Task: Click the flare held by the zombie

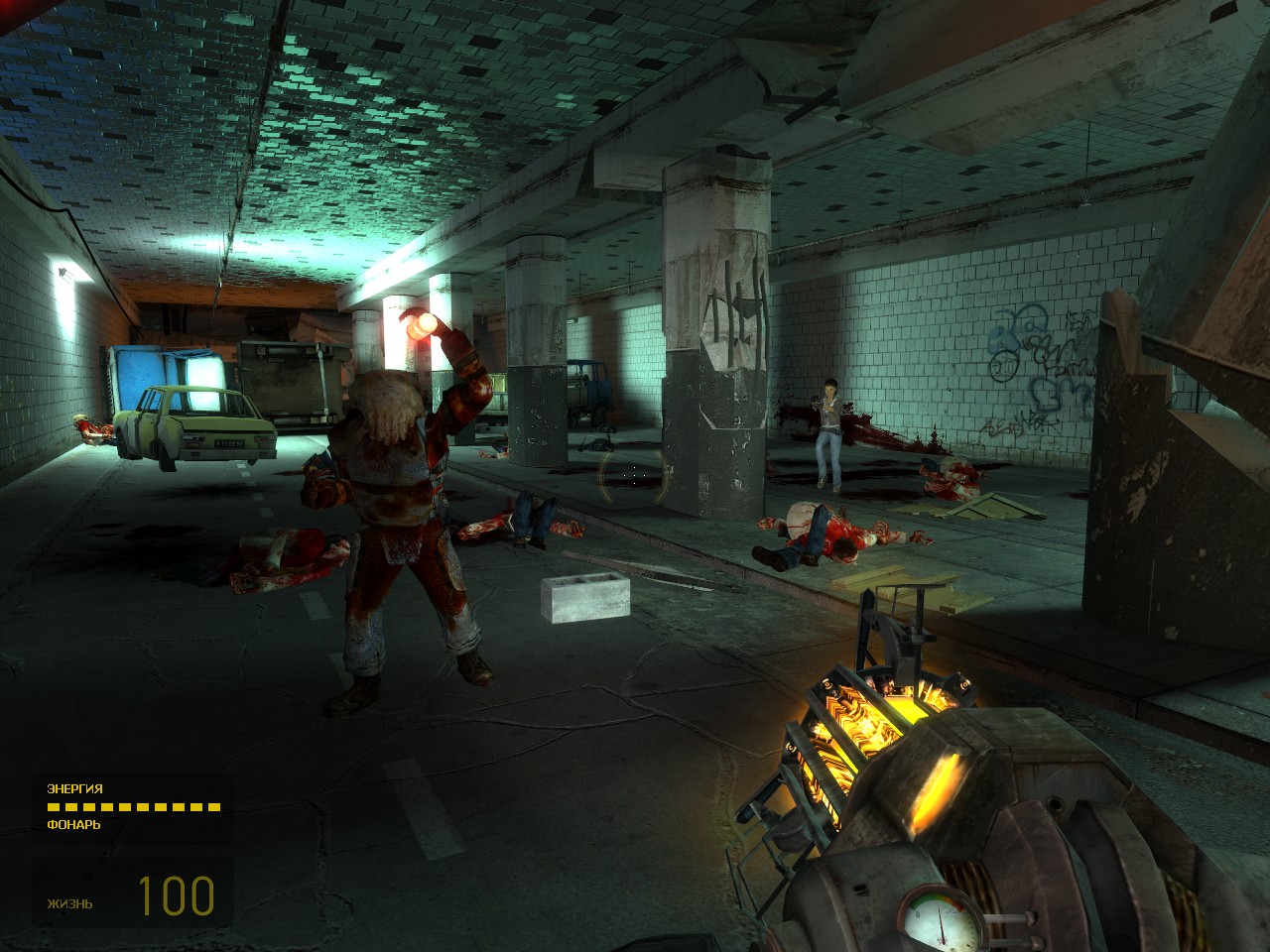Action: 423,323
